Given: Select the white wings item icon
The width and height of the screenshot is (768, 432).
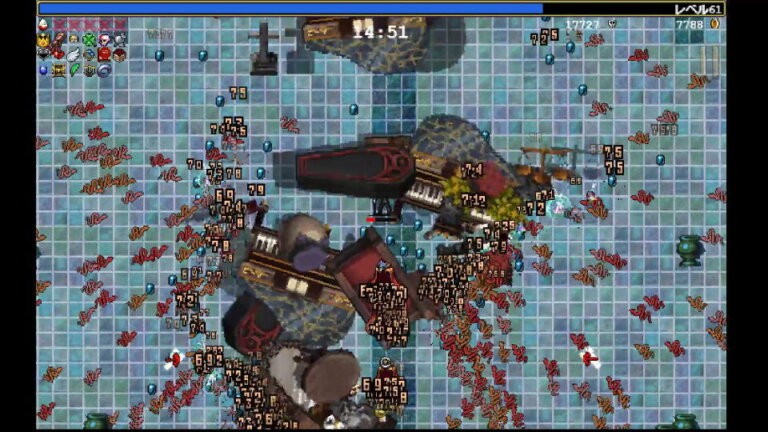Looking at the screenshot, I should tap(73, 55).
